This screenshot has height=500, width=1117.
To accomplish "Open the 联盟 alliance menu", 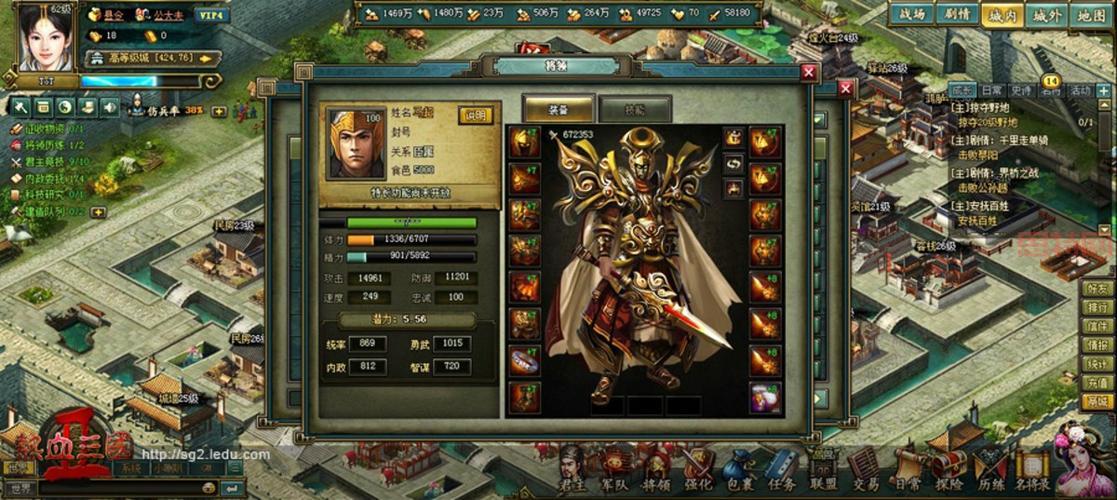I will (x=823, y=472).
